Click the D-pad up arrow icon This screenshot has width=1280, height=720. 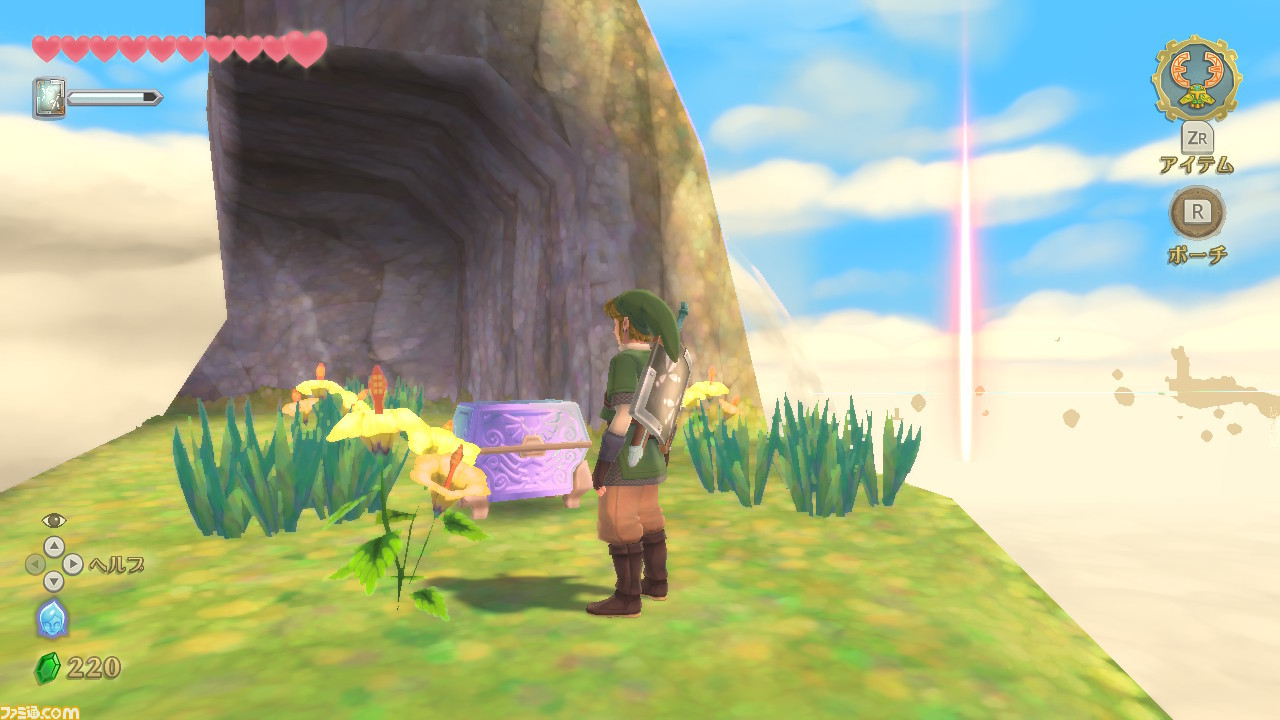point(55,545)
